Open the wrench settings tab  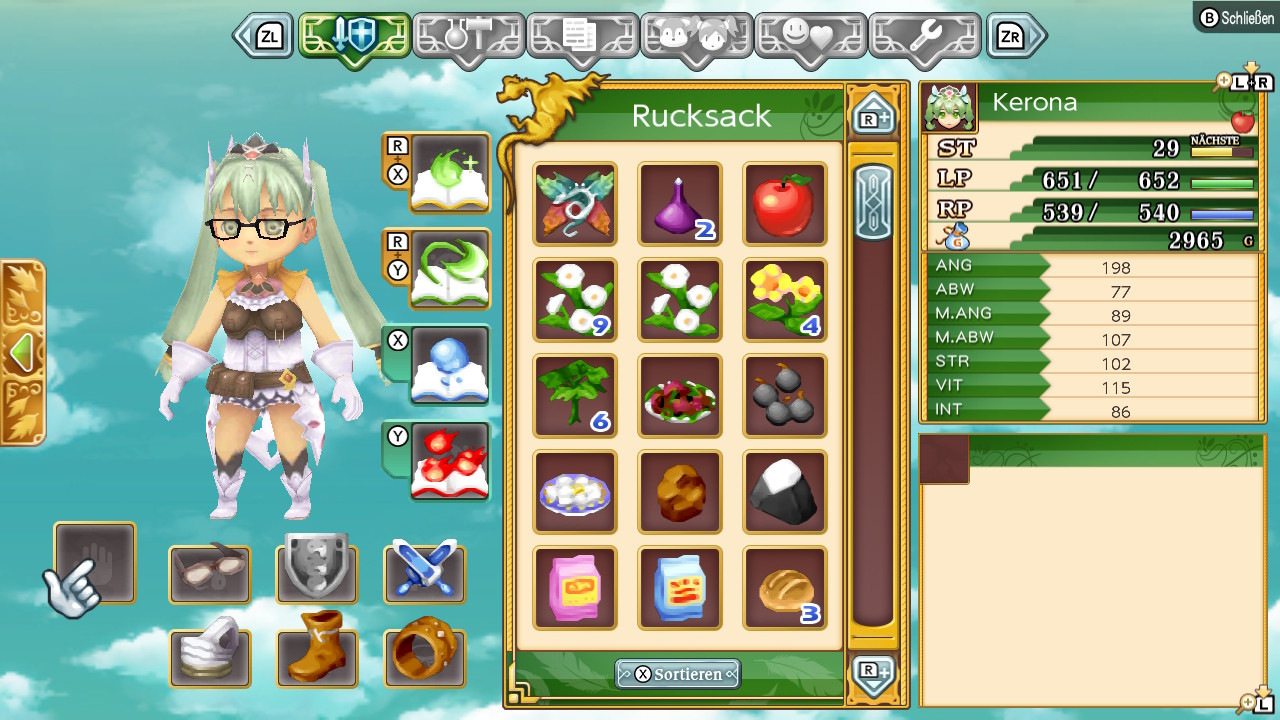924,39
